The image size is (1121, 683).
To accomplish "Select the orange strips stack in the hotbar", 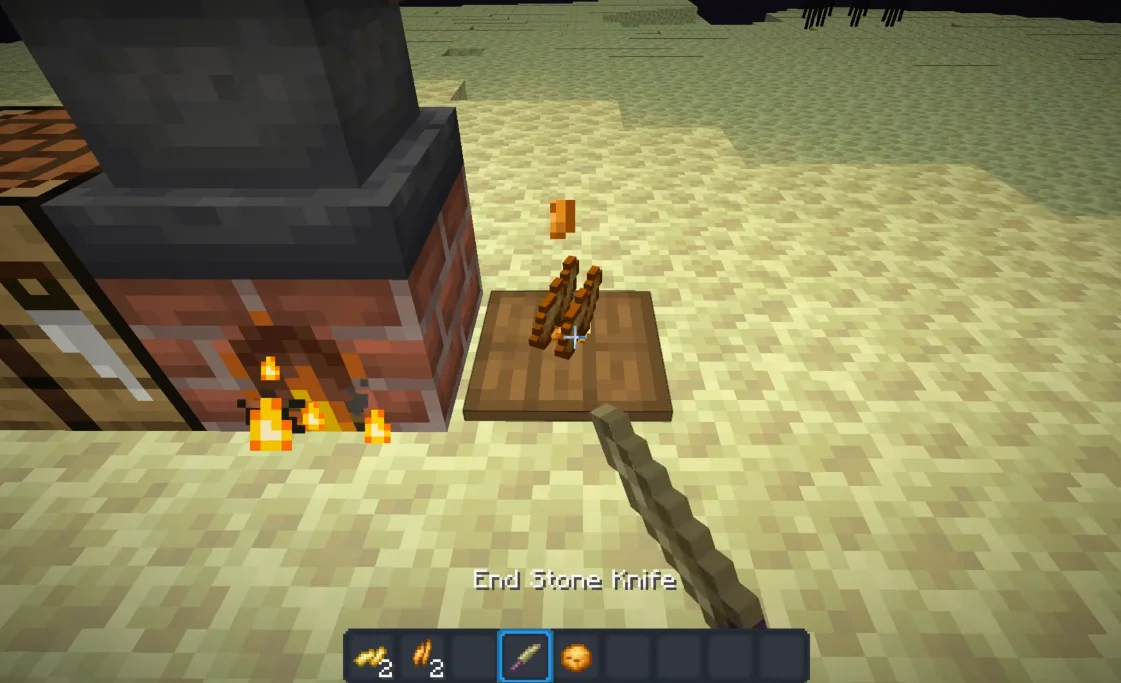I will pyautogui.click(x=422, y=657).
